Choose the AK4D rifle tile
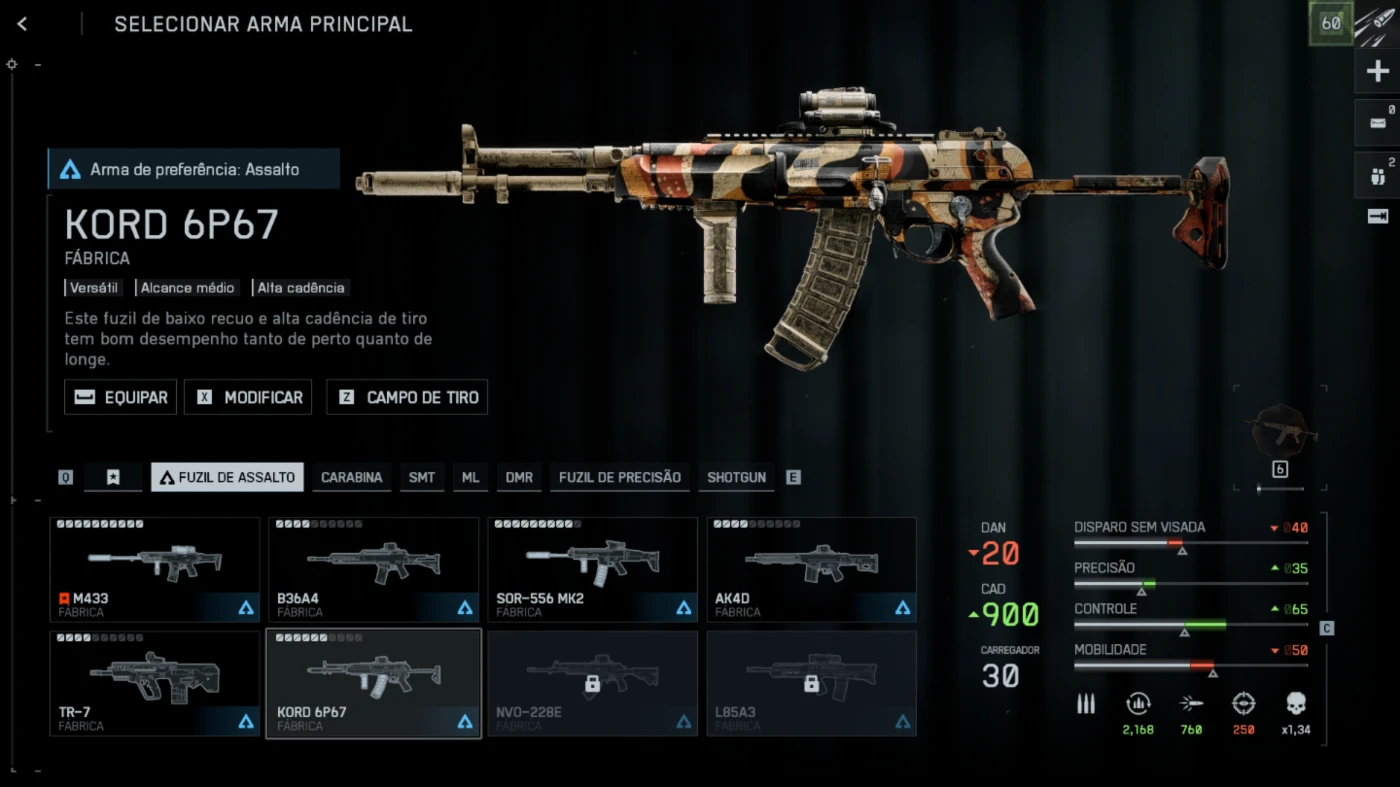The width and height of the screenshot is (1400, 787). click(811, 569)
